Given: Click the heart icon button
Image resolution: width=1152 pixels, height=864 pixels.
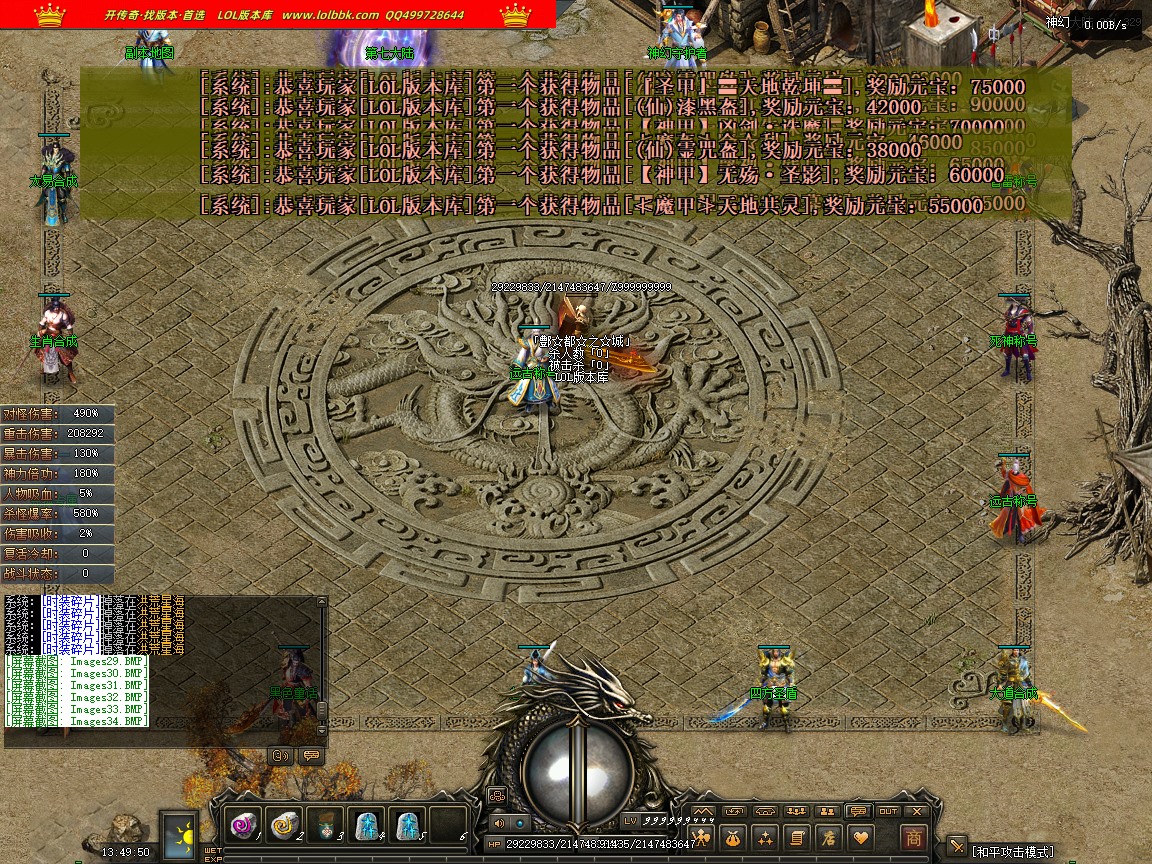Looking at the screenshot, I should point(859,837).
